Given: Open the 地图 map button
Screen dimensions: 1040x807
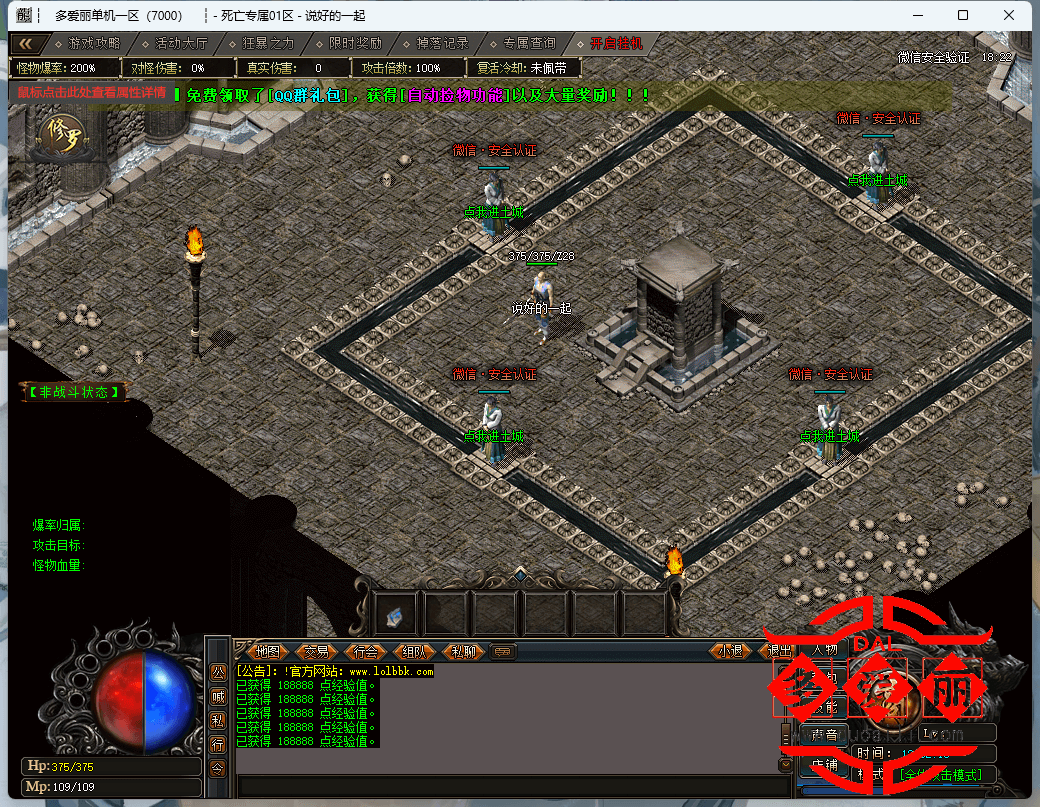Looking at the screenshot, I should (x=266, y=651).
